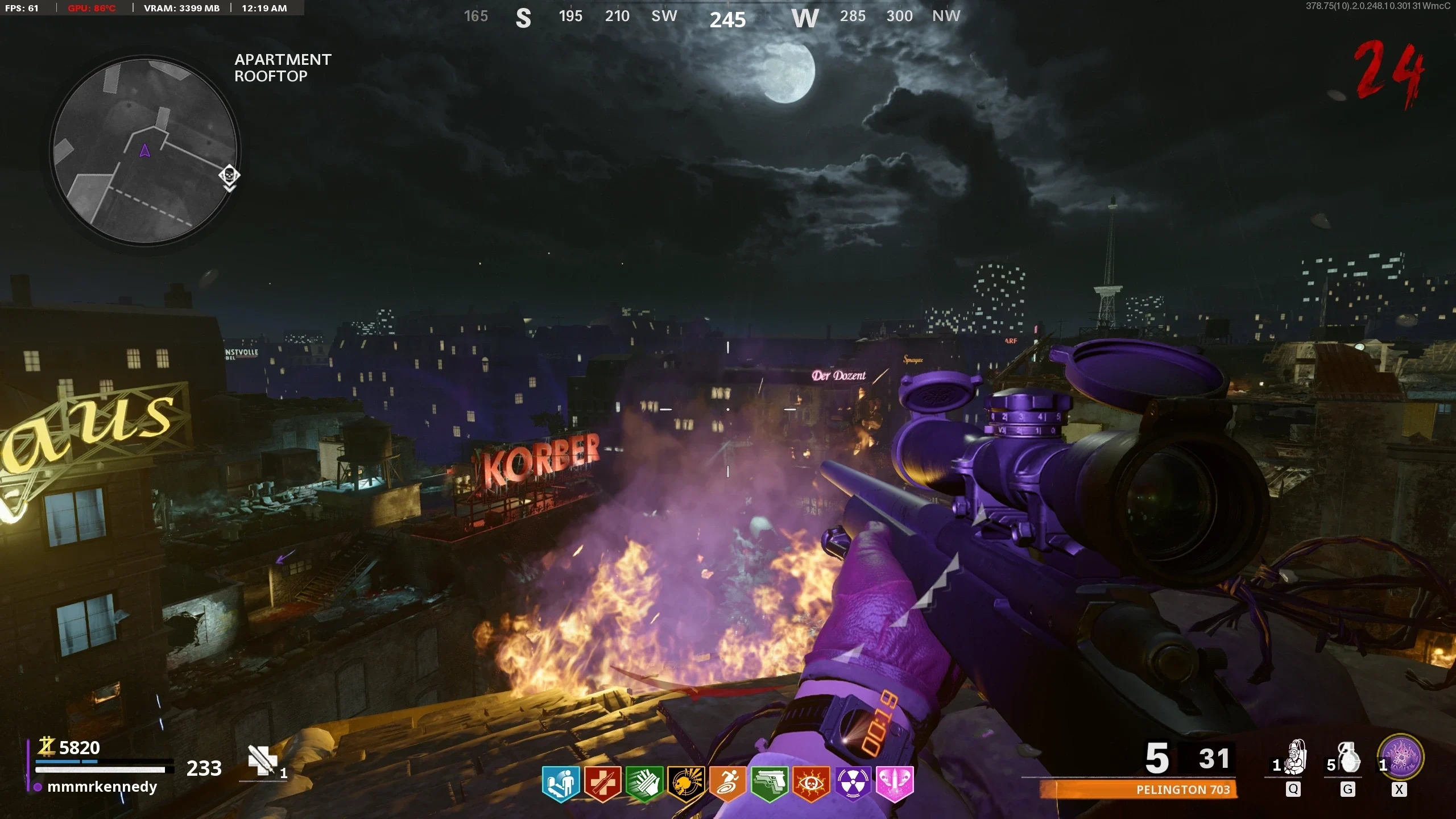Click the Pelington 703 weapon label
The width and height of the screenshot is (1456, 819).
1183,789
